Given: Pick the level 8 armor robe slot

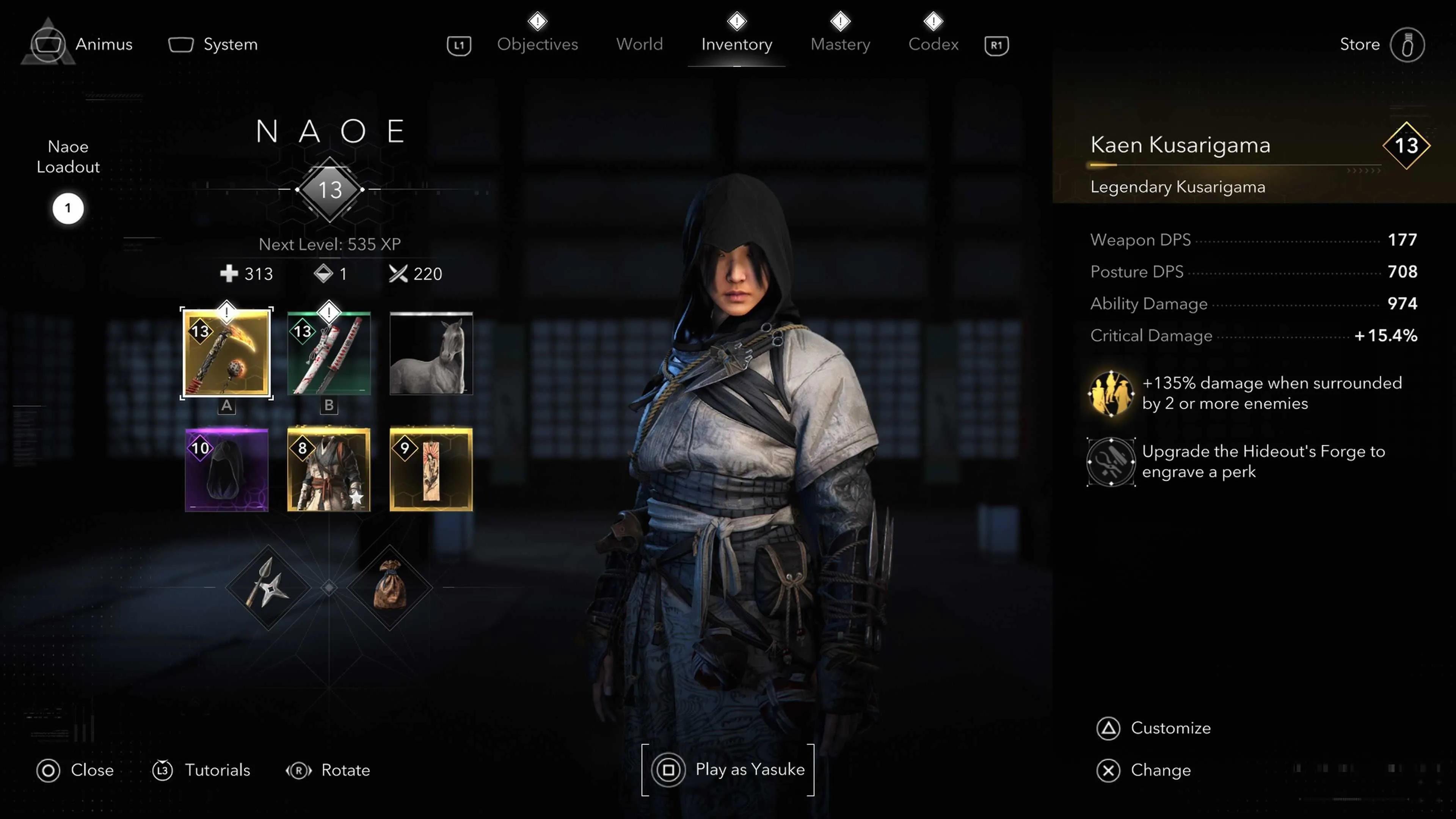Looking at the screenshot, I should pos(328,470).
